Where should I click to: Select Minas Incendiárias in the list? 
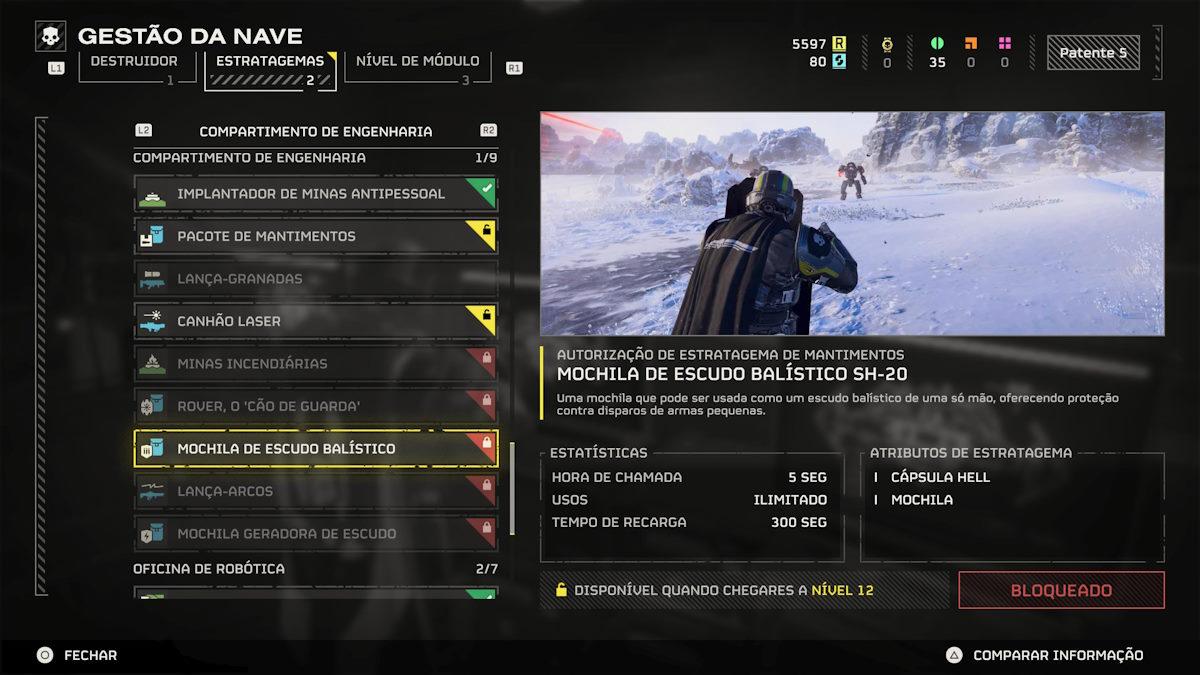[315, 364]
